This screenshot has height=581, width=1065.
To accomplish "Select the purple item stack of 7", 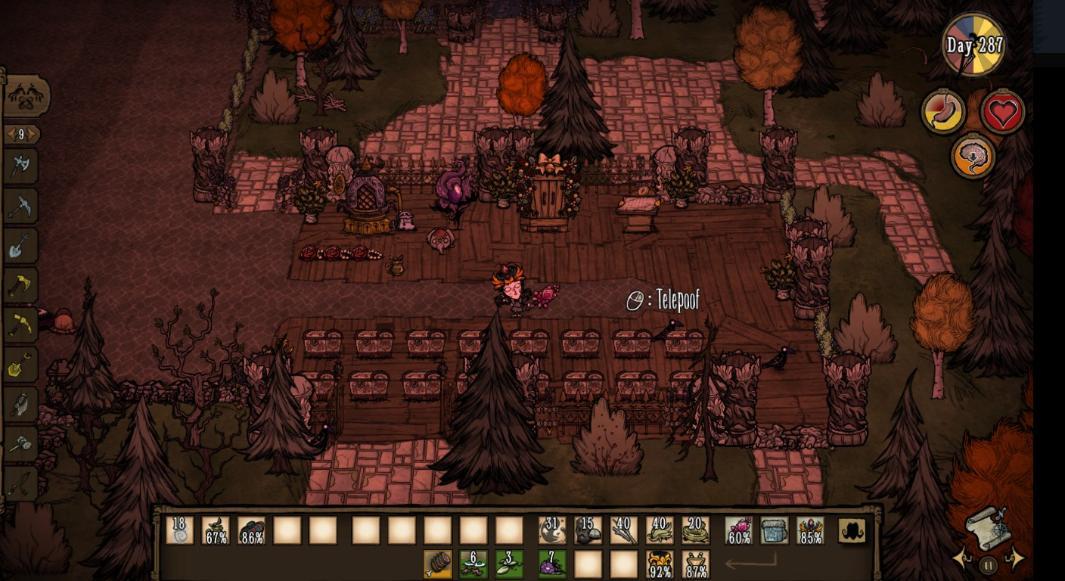I will 552,564.
